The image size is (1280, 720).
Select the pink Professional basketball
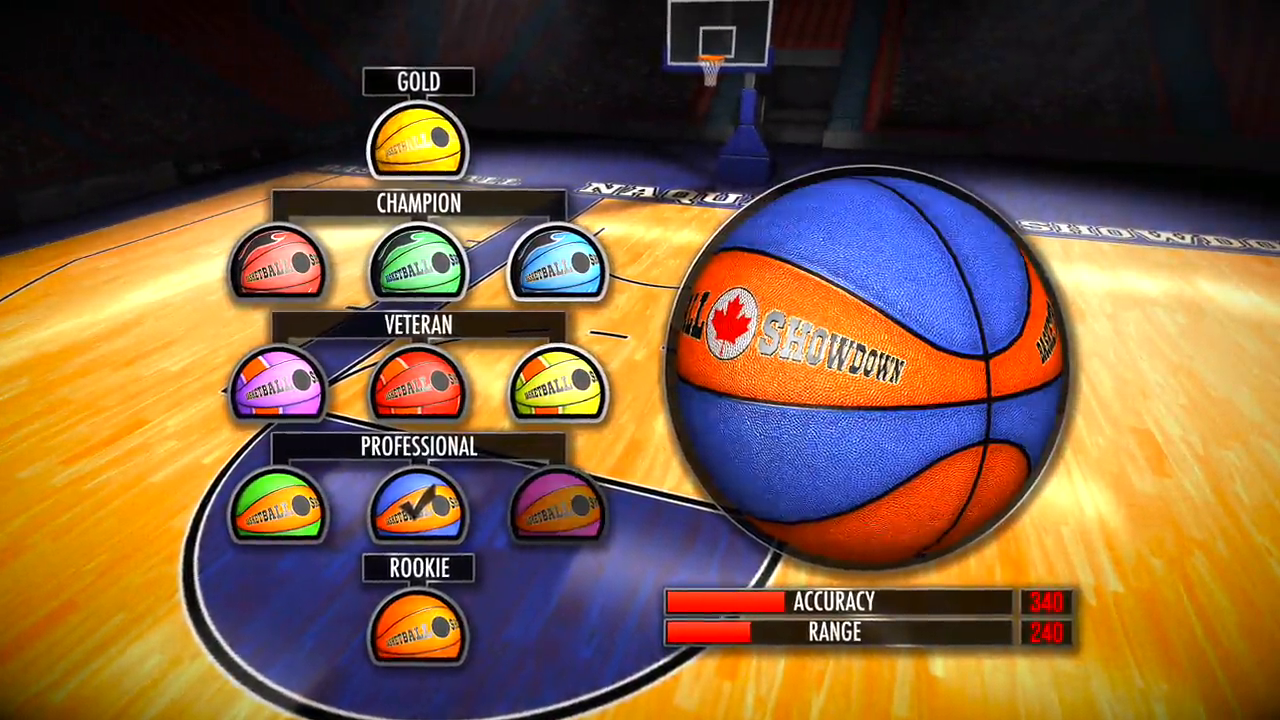(558, 507)
